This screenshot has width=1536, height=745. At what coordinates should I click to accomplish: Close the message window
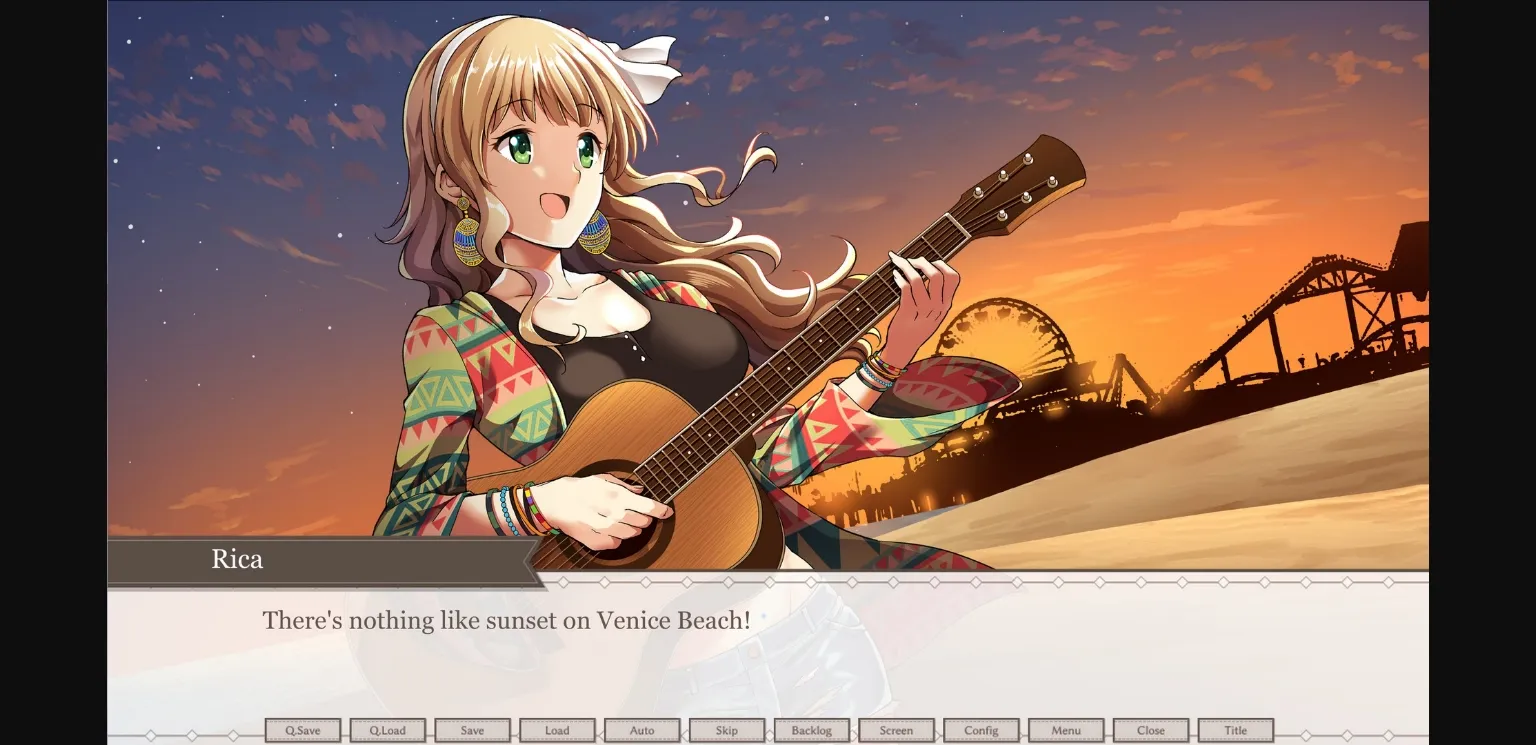(x=1150, y=730)
